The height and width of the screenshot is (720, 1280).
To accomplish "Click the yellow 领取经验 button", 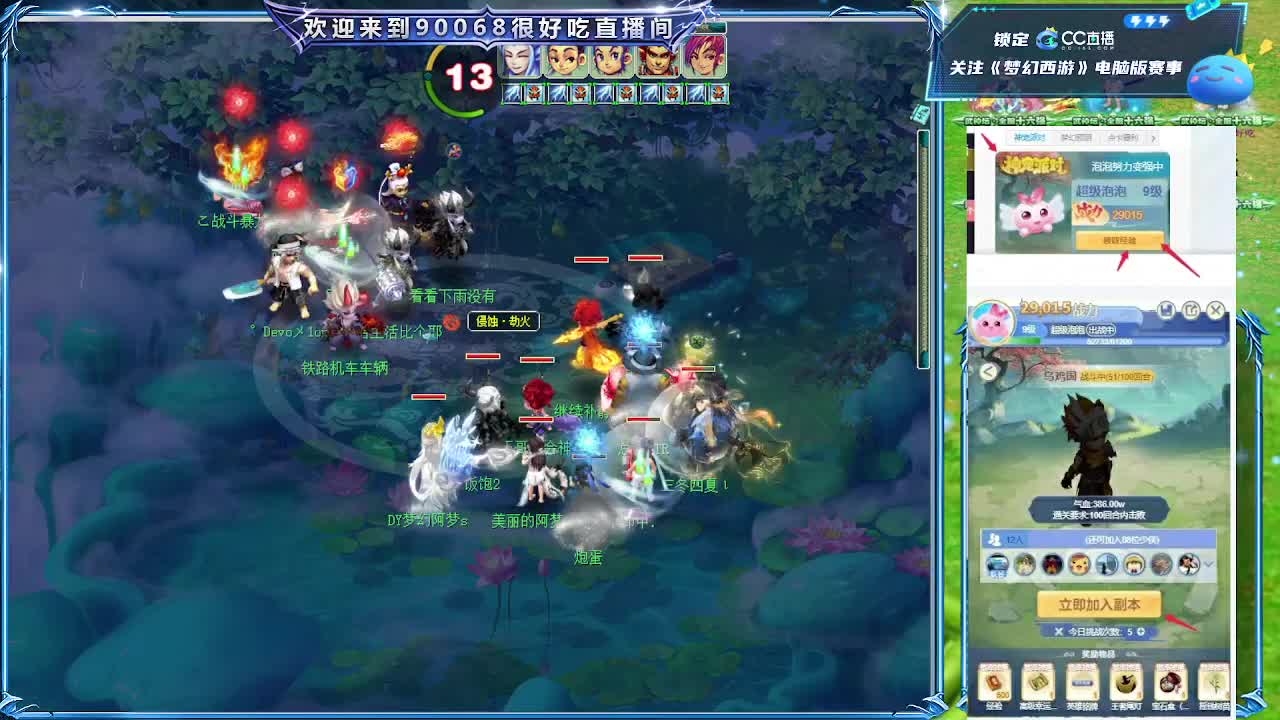I will click(1120, 241).
